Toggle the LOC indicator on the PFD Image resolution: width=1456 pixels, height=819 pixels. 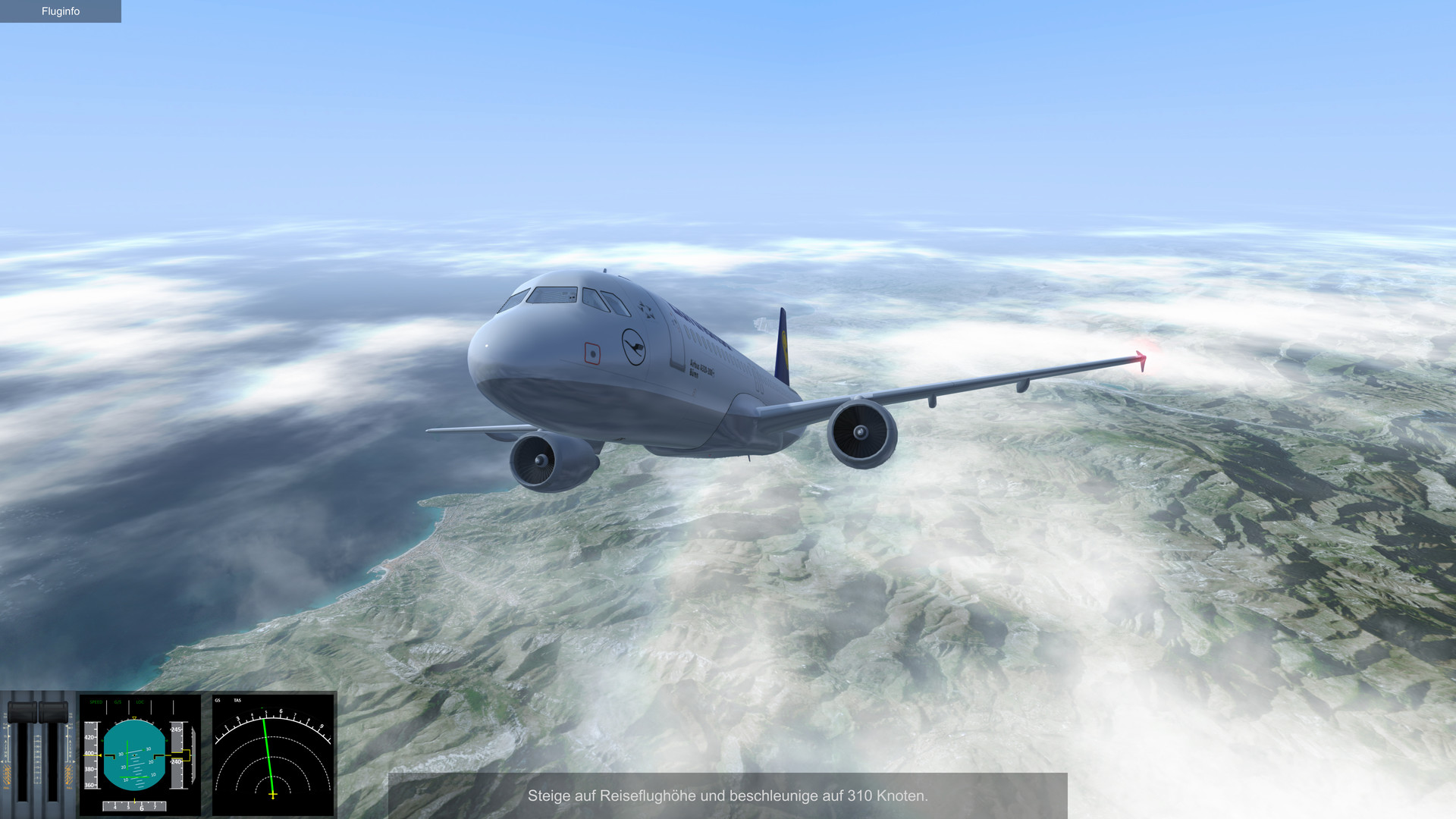click(x=138, y=701)
